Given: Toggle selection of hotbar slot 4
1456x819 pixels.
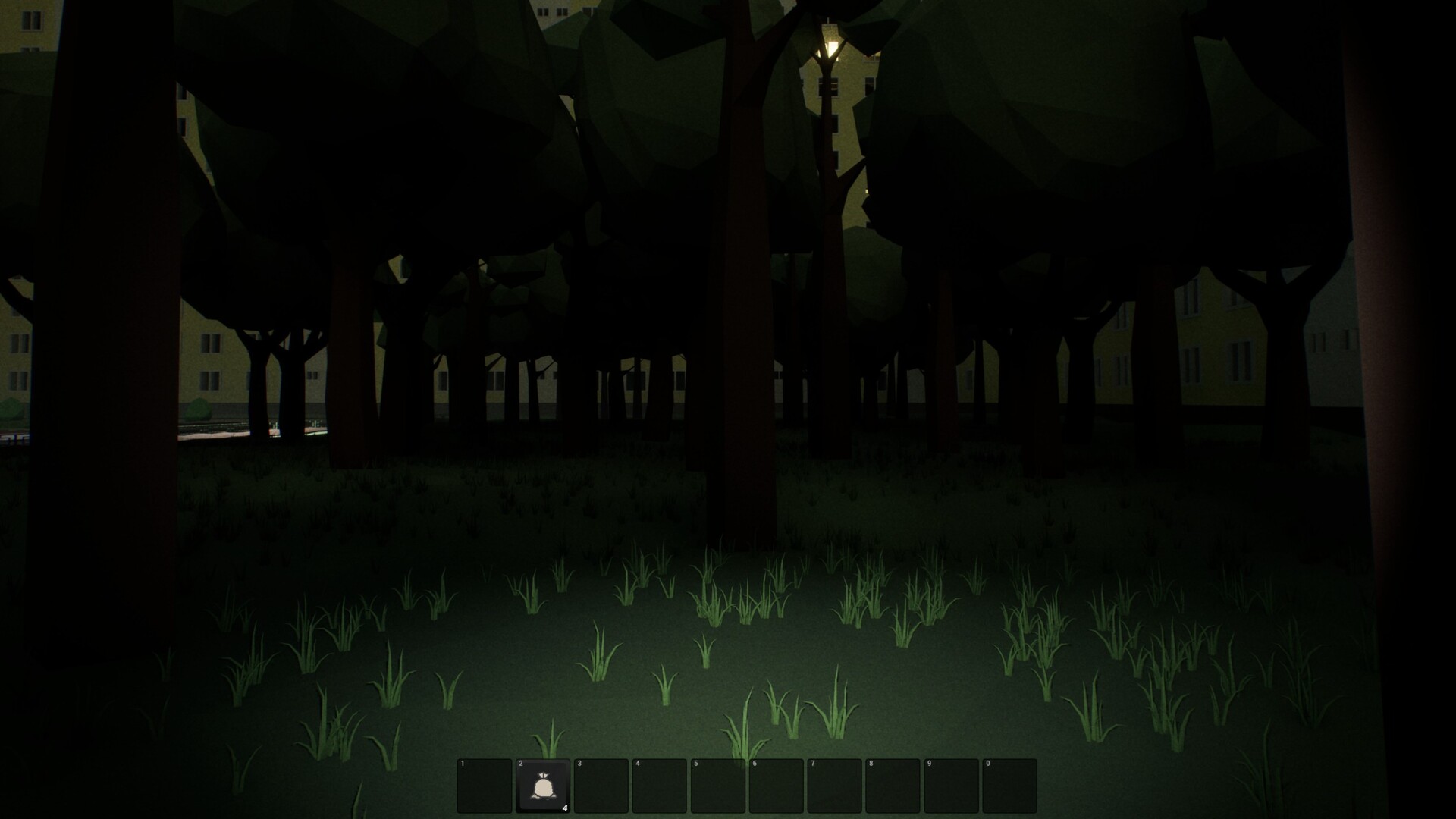Looking at the screenshot, I should (x=660, y=786).
